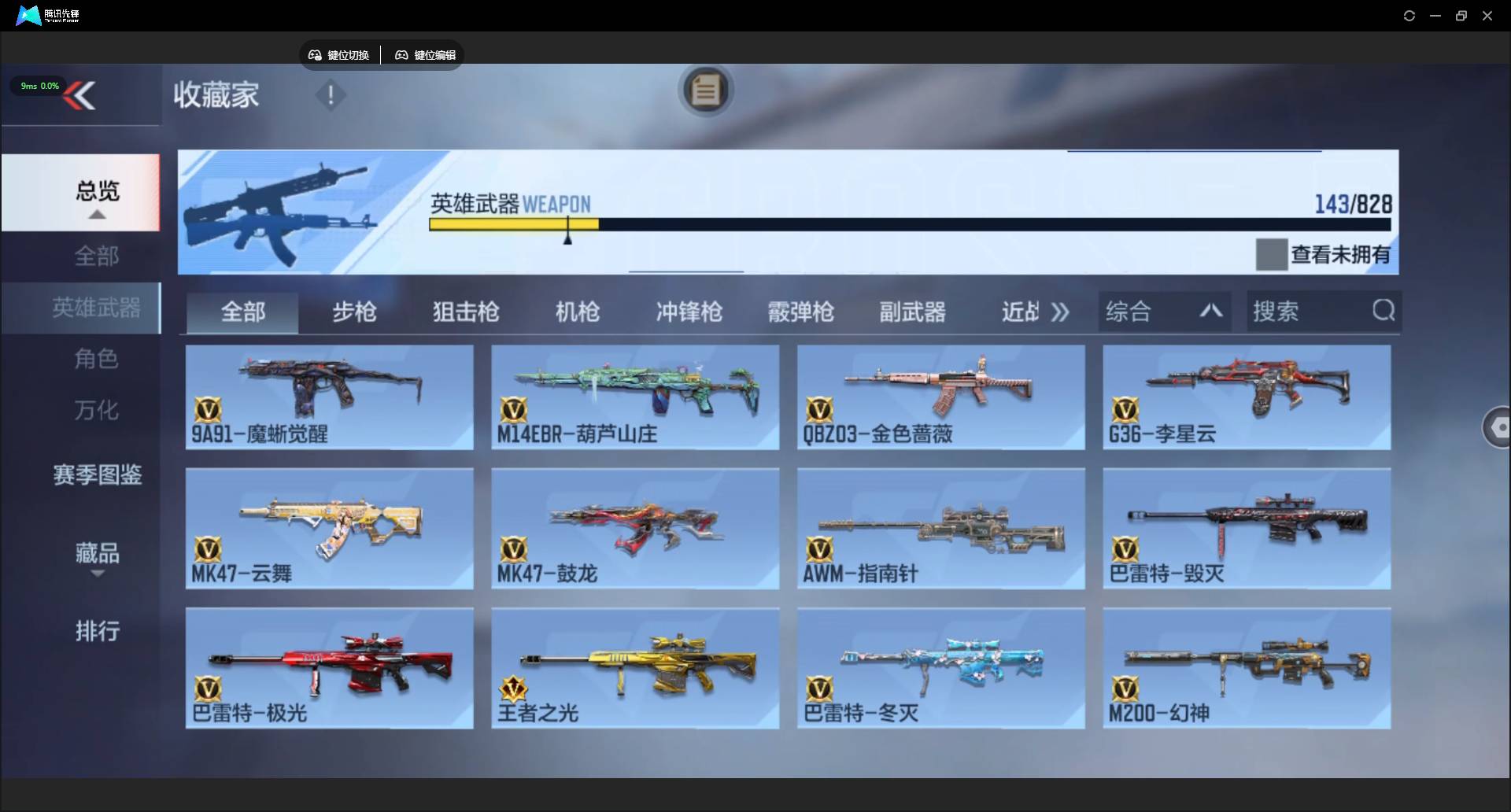Expand more weapon categories via double chevron
Viewport: 1511px width, 812px height.
click(x=1060, y=312)
